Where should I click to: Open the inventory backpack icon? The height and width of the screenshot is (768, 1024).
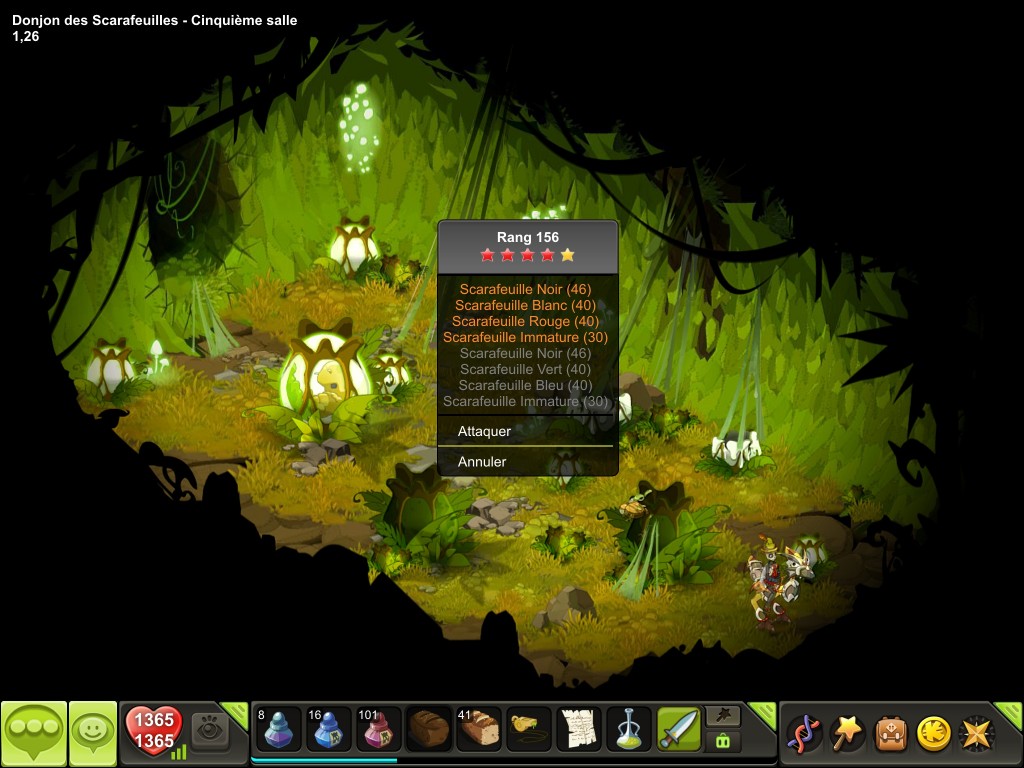click(890, 733)
